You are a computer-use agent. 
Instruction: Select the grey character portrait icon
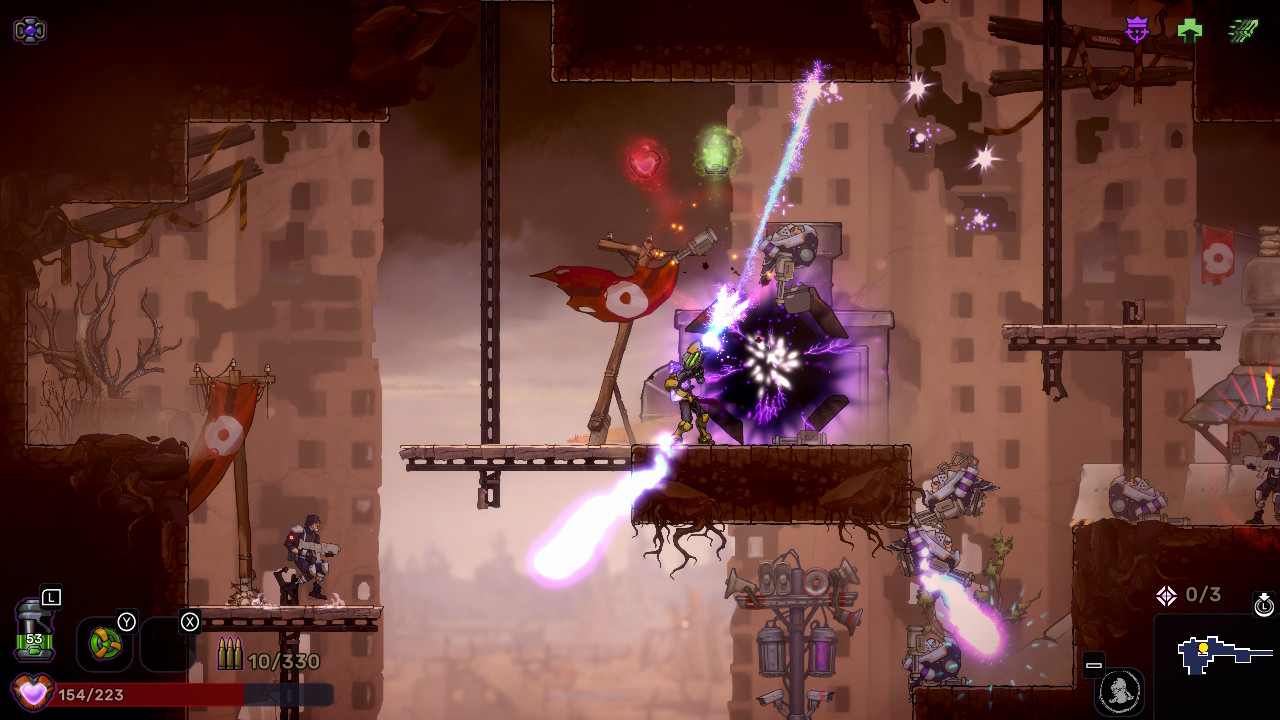(x=1120, y=690)
